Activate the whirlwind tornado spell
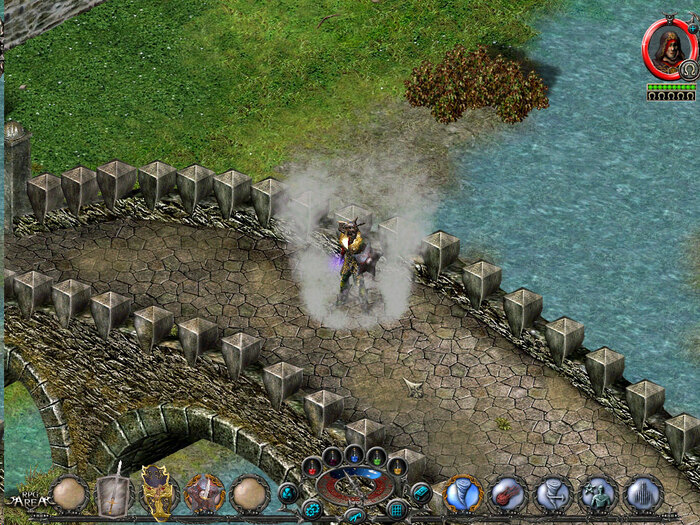This screenshot has height=525, width=700. click(463, 493)
